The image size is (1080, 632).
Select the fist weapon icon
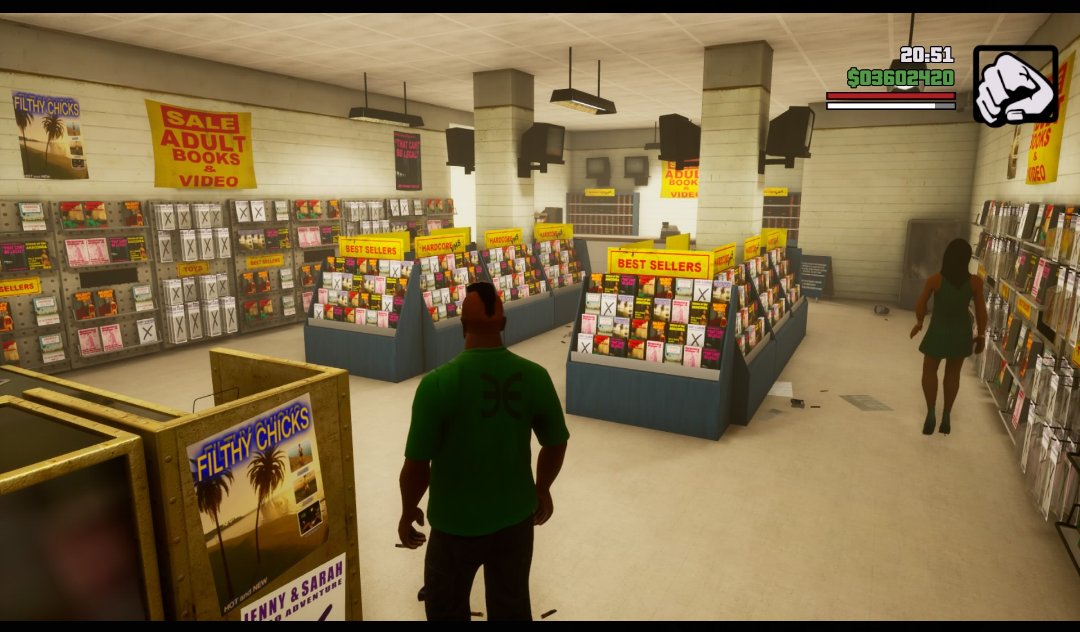point(1014,85)
